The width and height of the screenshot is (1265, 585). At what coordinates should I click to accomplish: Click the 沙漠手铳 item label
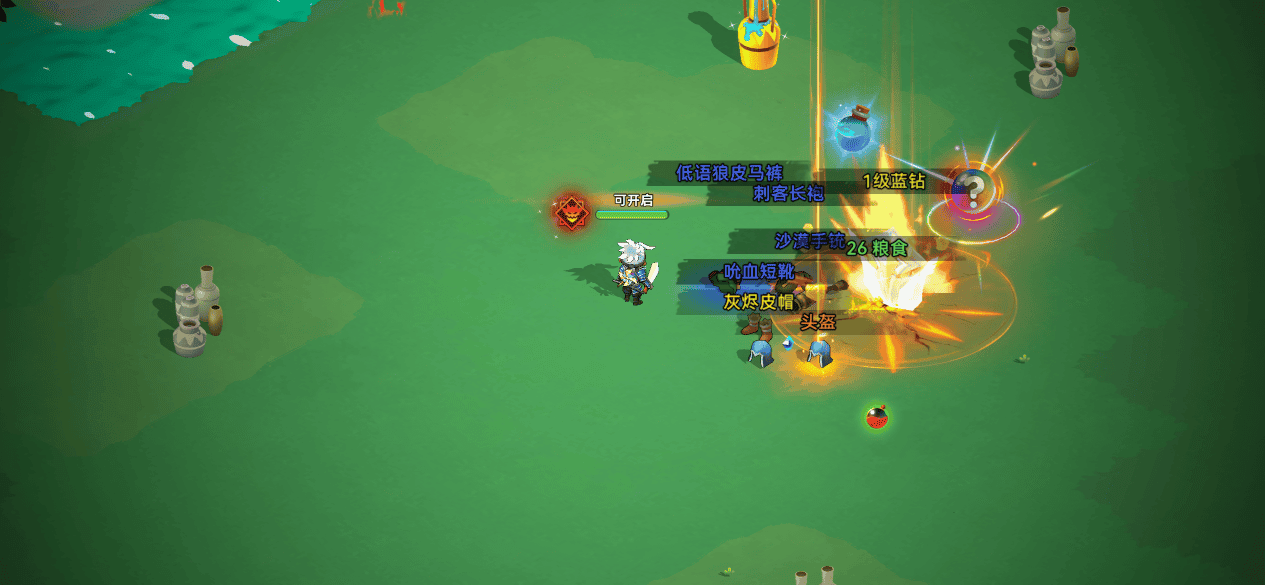pos(809,241)
